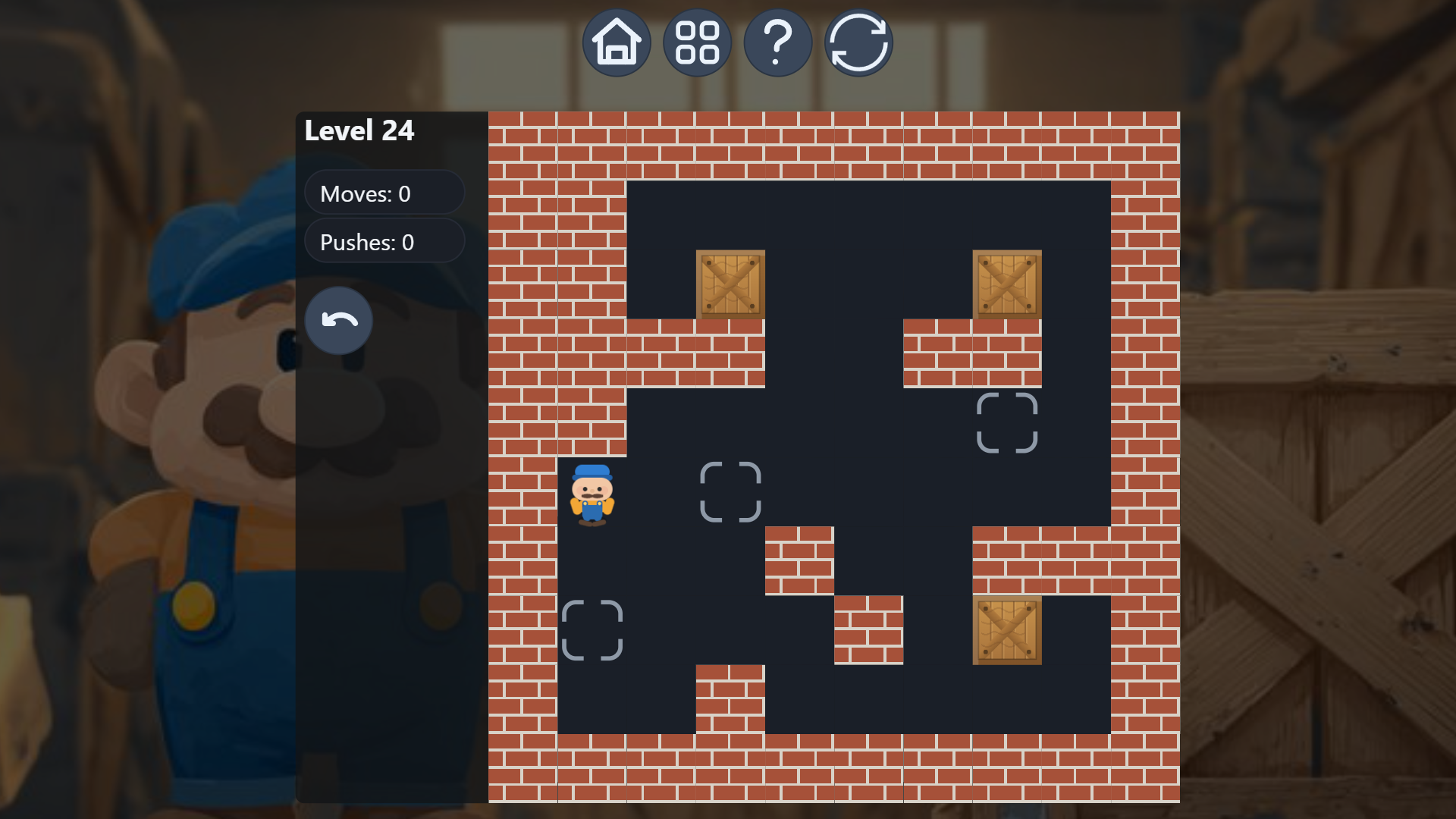Screen dimensions: 1456x819
Task: Restart the level with the refresh icon
Action: coord(858,42)
